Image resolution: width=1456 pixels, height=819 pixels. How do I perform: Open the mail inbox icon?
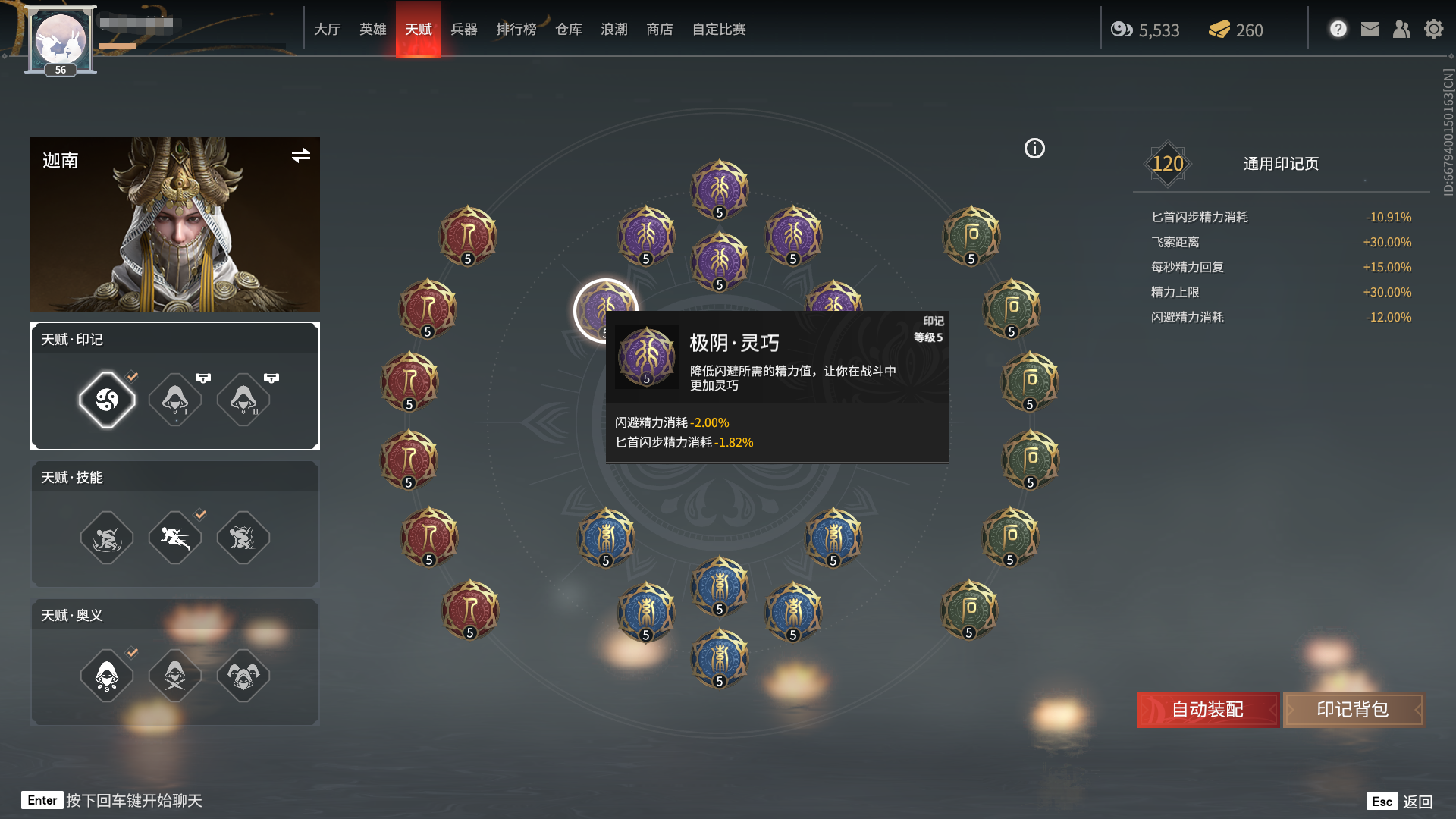coord(1370,29)
